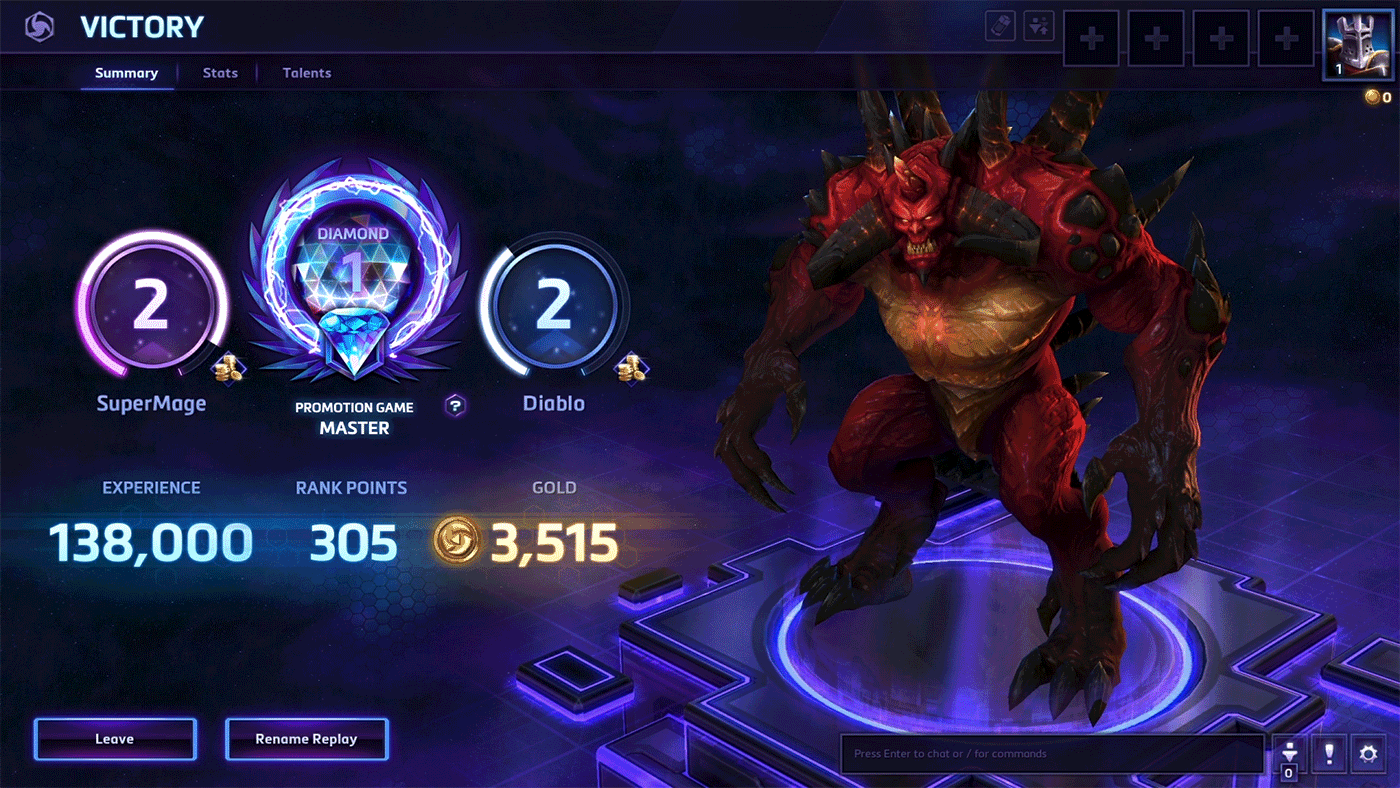This screenshot has width=1400, height=788.
Task: Click the exclamation mark alert button
Action: coord(1328,754)
